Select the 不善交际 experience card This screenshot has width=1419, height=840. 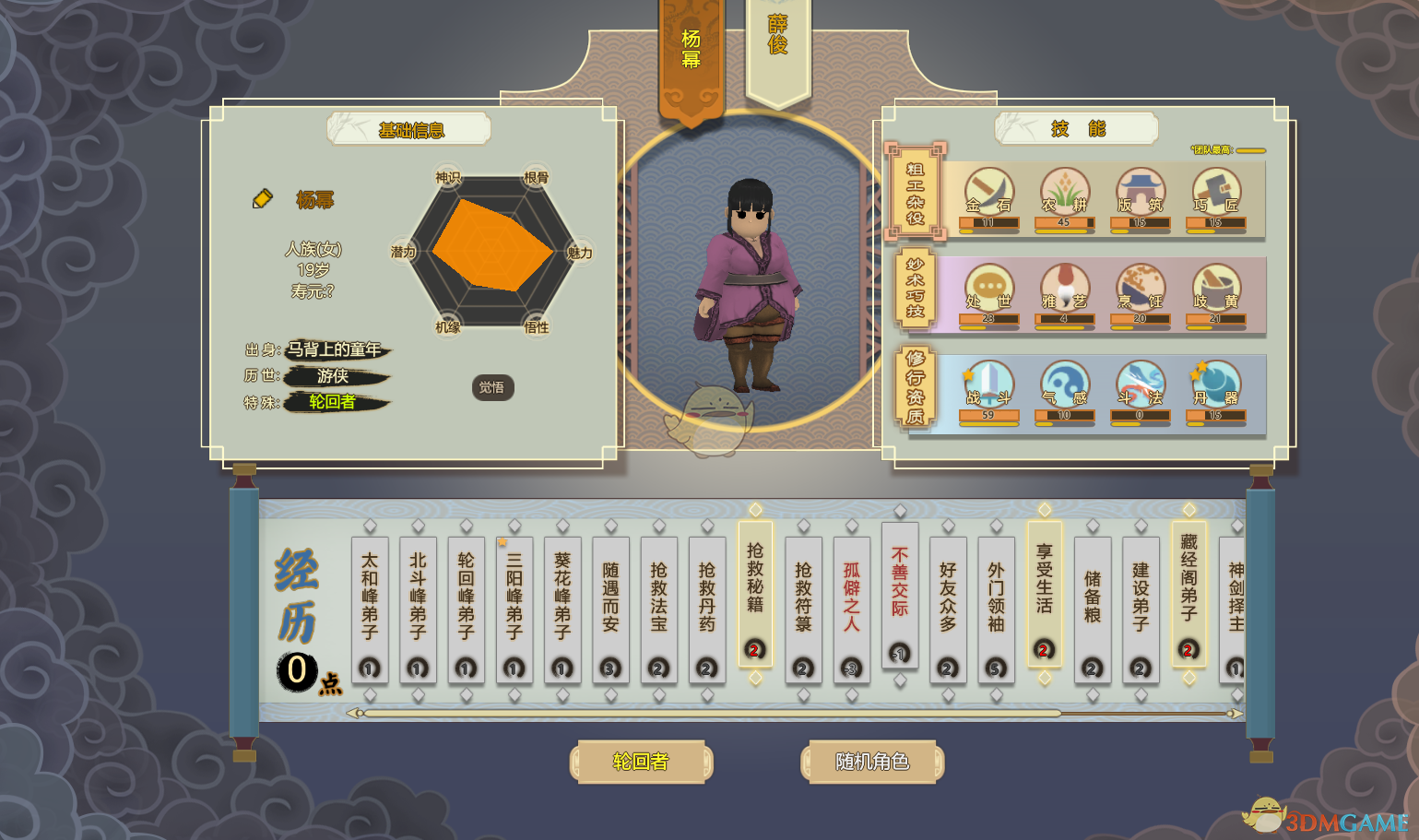click(x=899, y=594)
